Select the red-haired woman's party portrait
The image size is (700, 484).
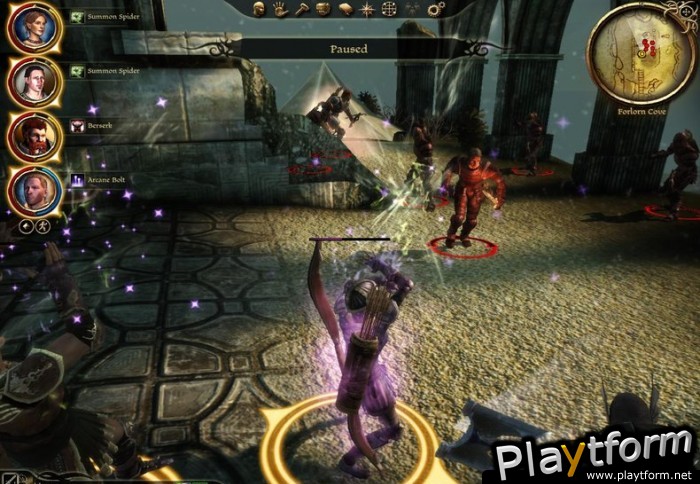[34, 29]
